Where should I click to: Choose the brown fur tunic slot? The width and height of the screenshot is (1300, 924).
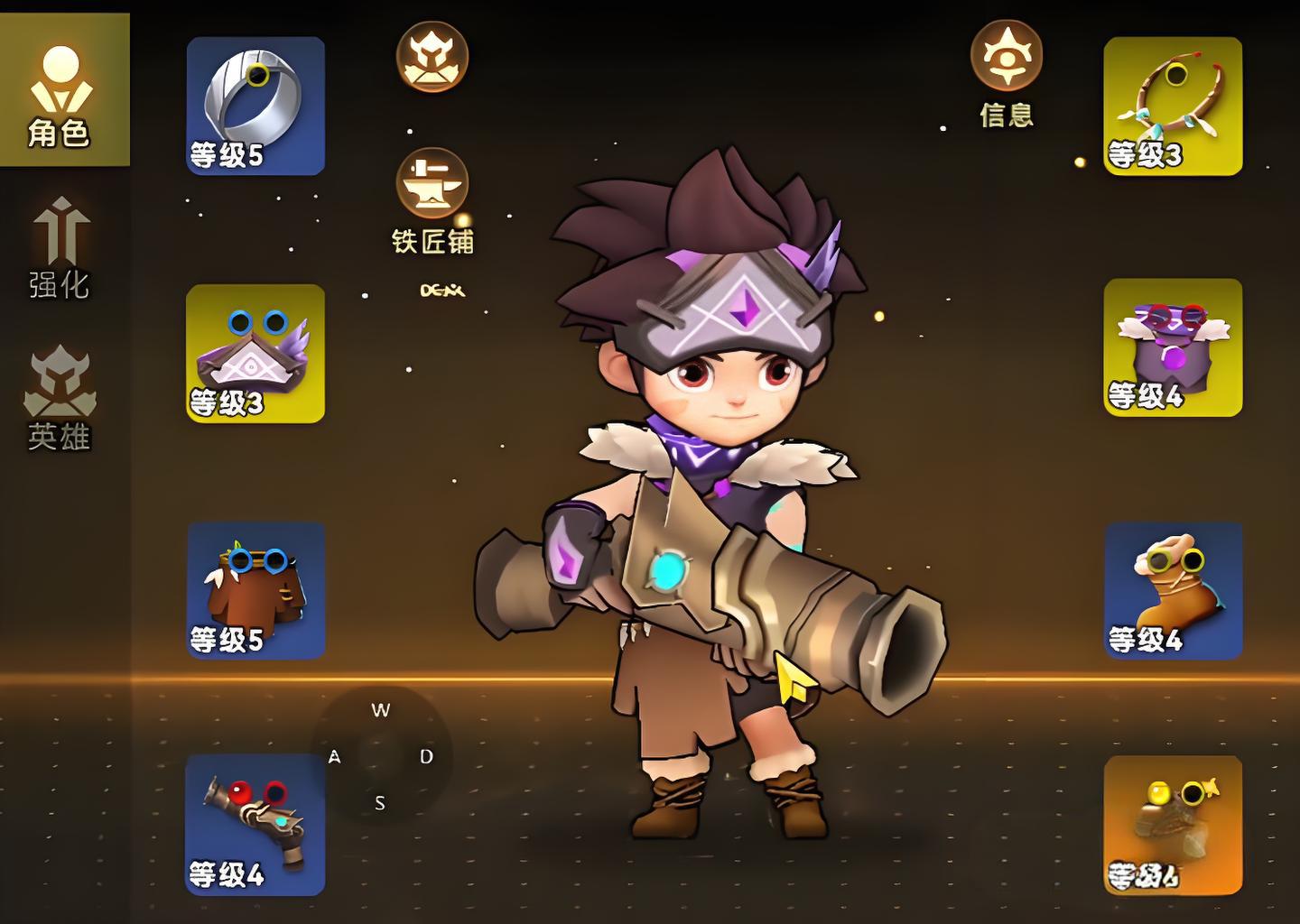pyautogui.click(x=255, y=590)
